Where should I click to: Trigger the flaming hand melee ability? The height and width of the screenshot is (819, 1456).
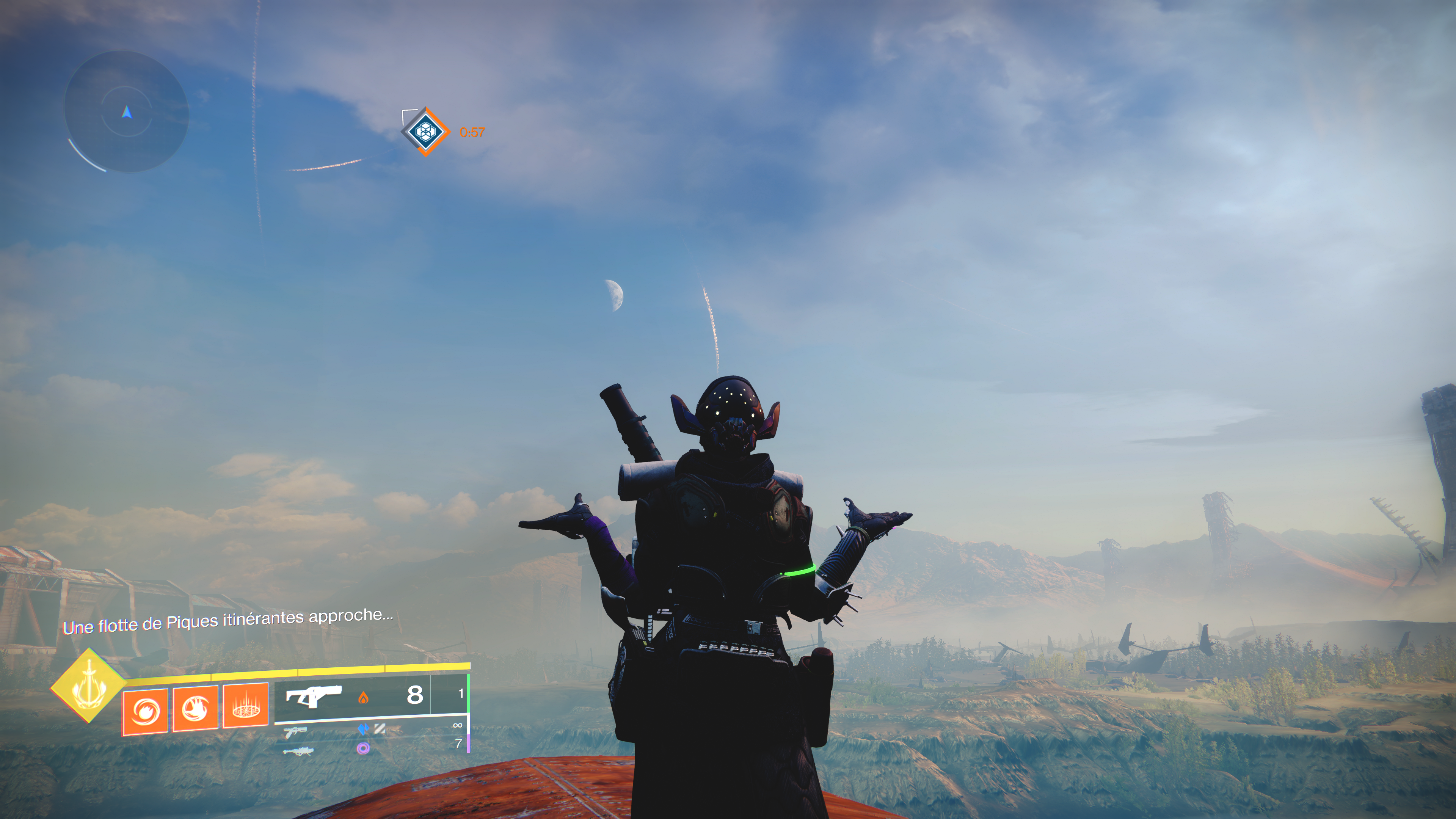coord(195,708)
